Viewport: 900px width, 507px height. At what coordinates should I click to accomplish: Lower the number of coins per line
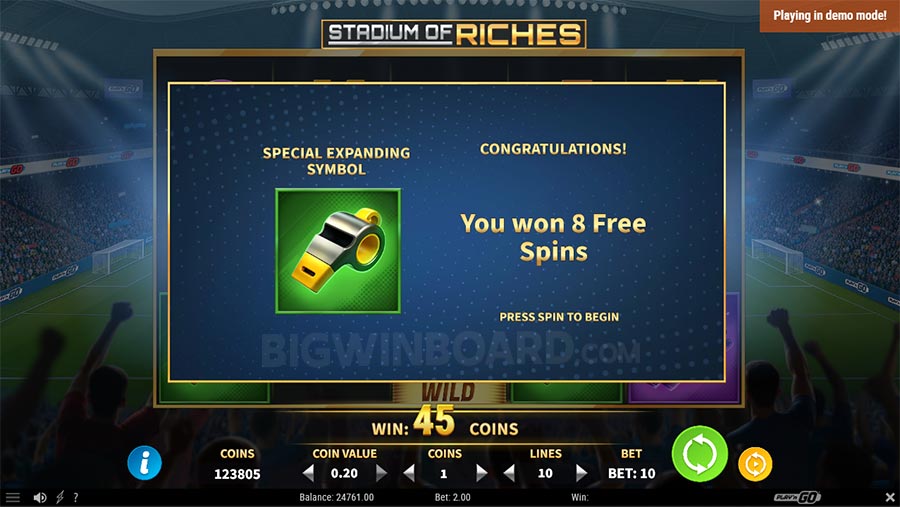408,473
